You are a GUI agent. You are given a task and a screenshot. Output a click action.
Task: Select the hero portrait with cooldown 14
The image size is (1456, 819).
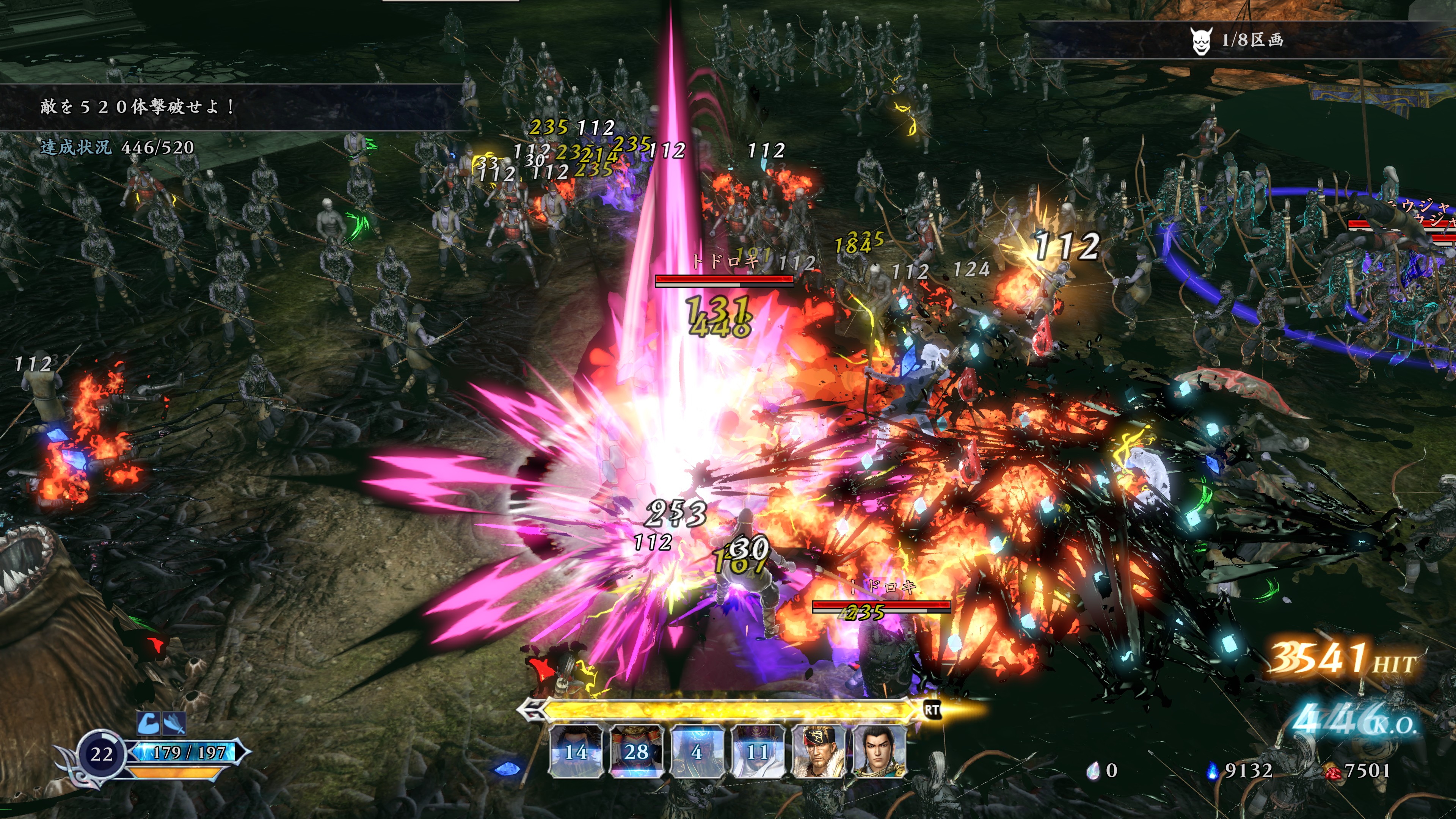pyautogui.click(x=576, y=752)
